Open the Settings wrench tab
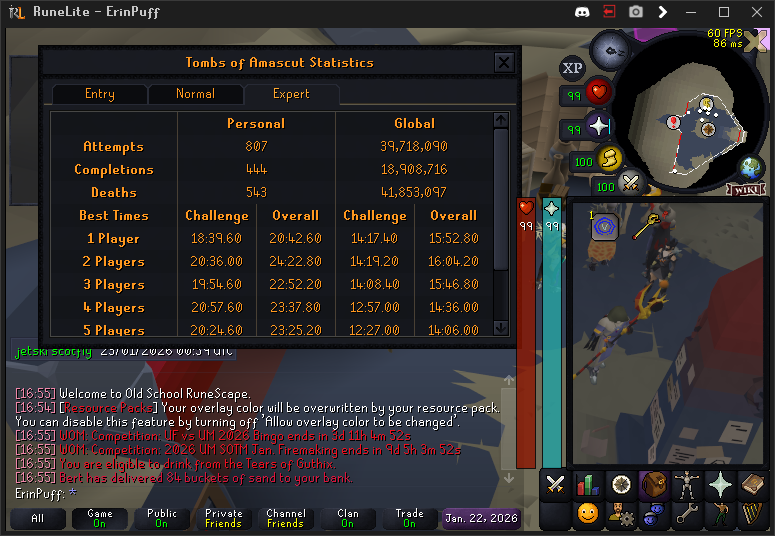The image size is (775, 536). 685,515
